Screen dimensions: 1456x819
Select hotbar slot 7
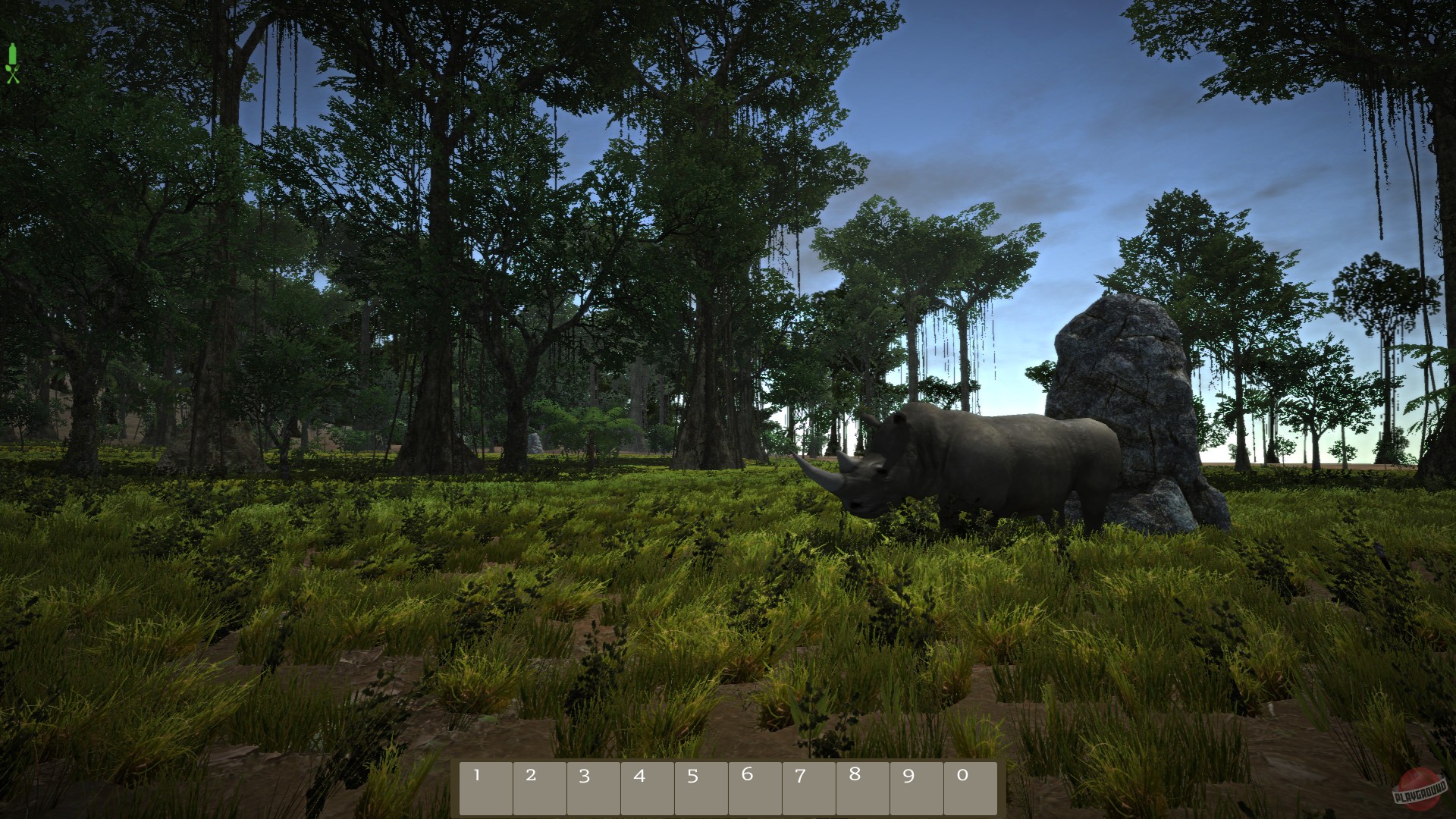point(809,787)
